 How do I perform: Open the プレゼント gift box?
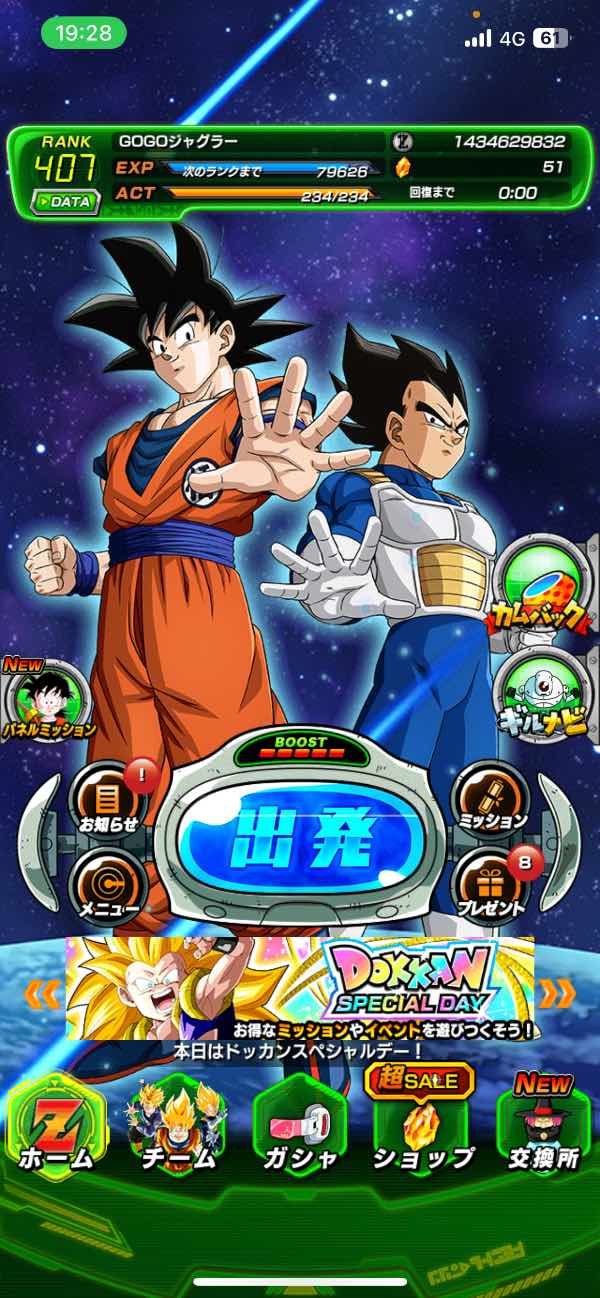491,887
